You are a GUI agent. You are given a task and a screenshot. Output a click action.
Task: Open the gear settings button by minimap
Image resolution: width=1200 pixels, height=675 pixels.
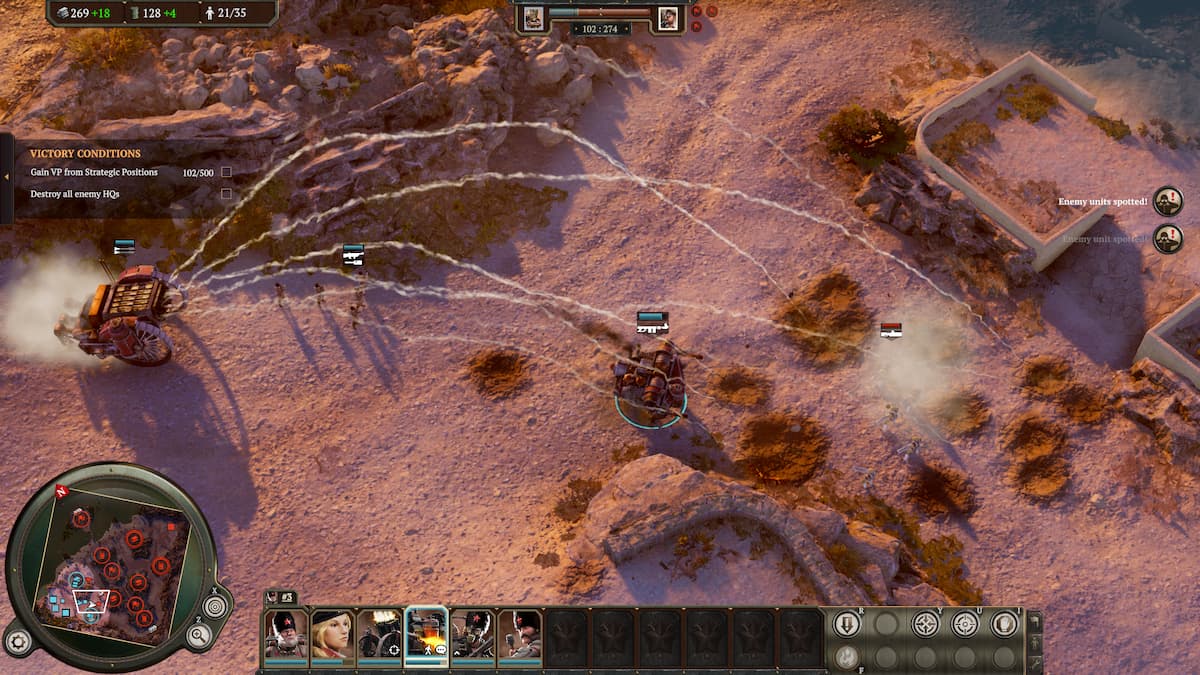(17, 641)
